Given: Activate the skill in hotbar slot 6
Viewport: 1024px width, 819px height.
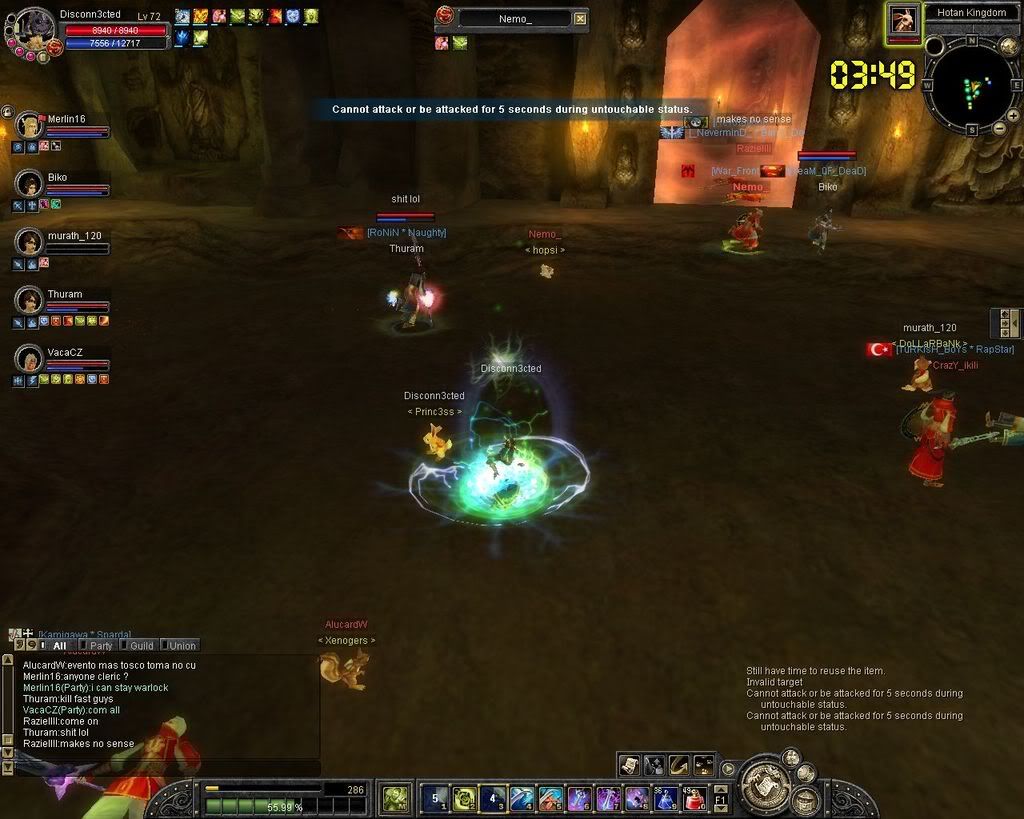Looking at the screenshot, I should pyautogui.click(x=580, y=798).
